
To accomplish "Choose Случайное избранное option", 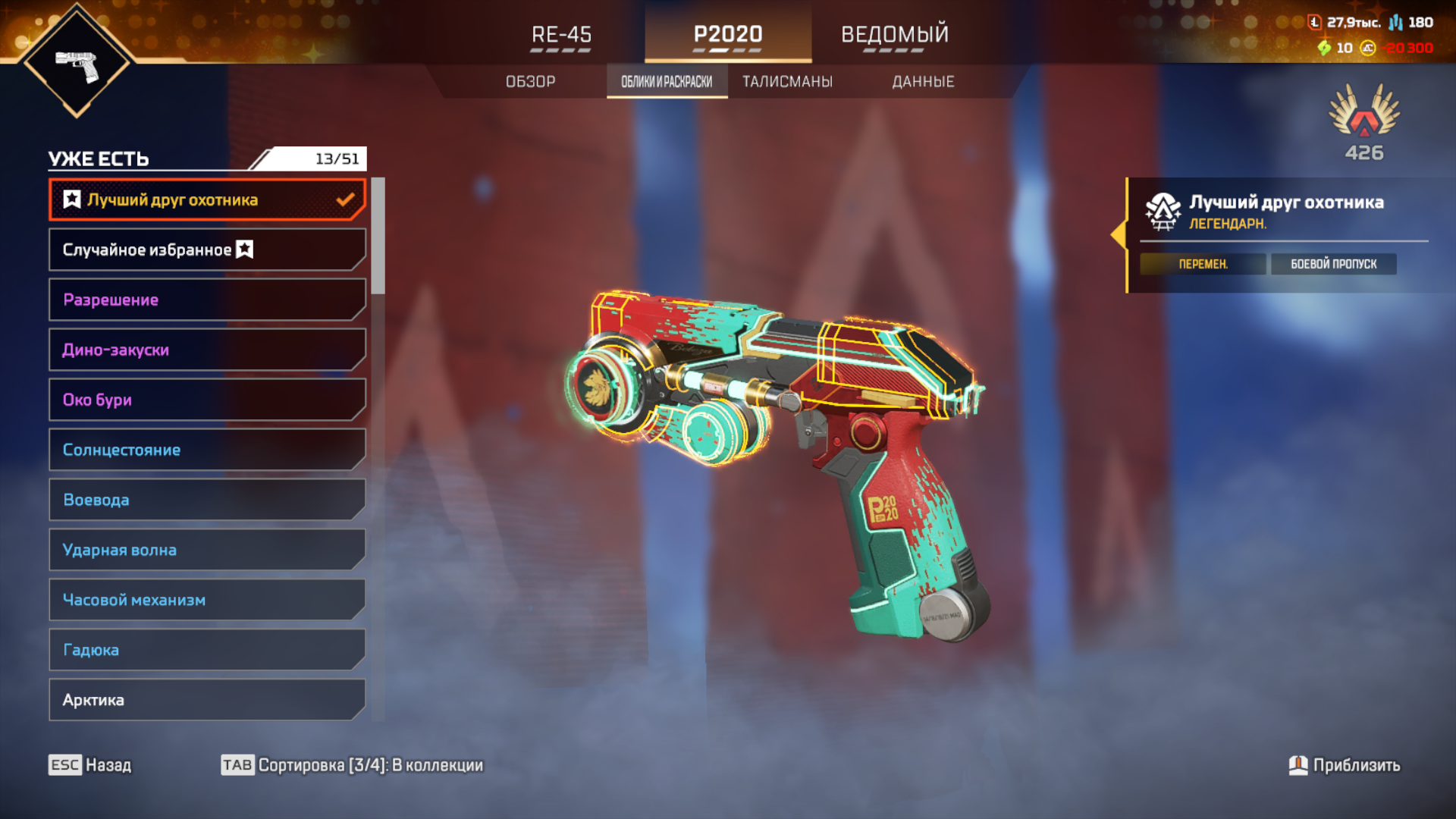I will (207, 250).
